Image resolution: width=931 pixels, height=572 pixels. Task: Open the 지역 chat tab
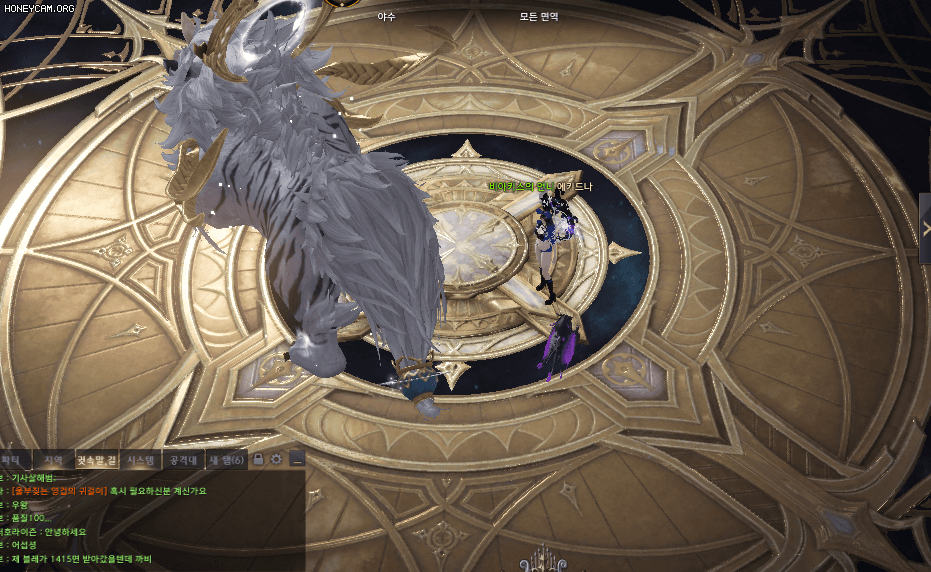(x=53, y=460)
